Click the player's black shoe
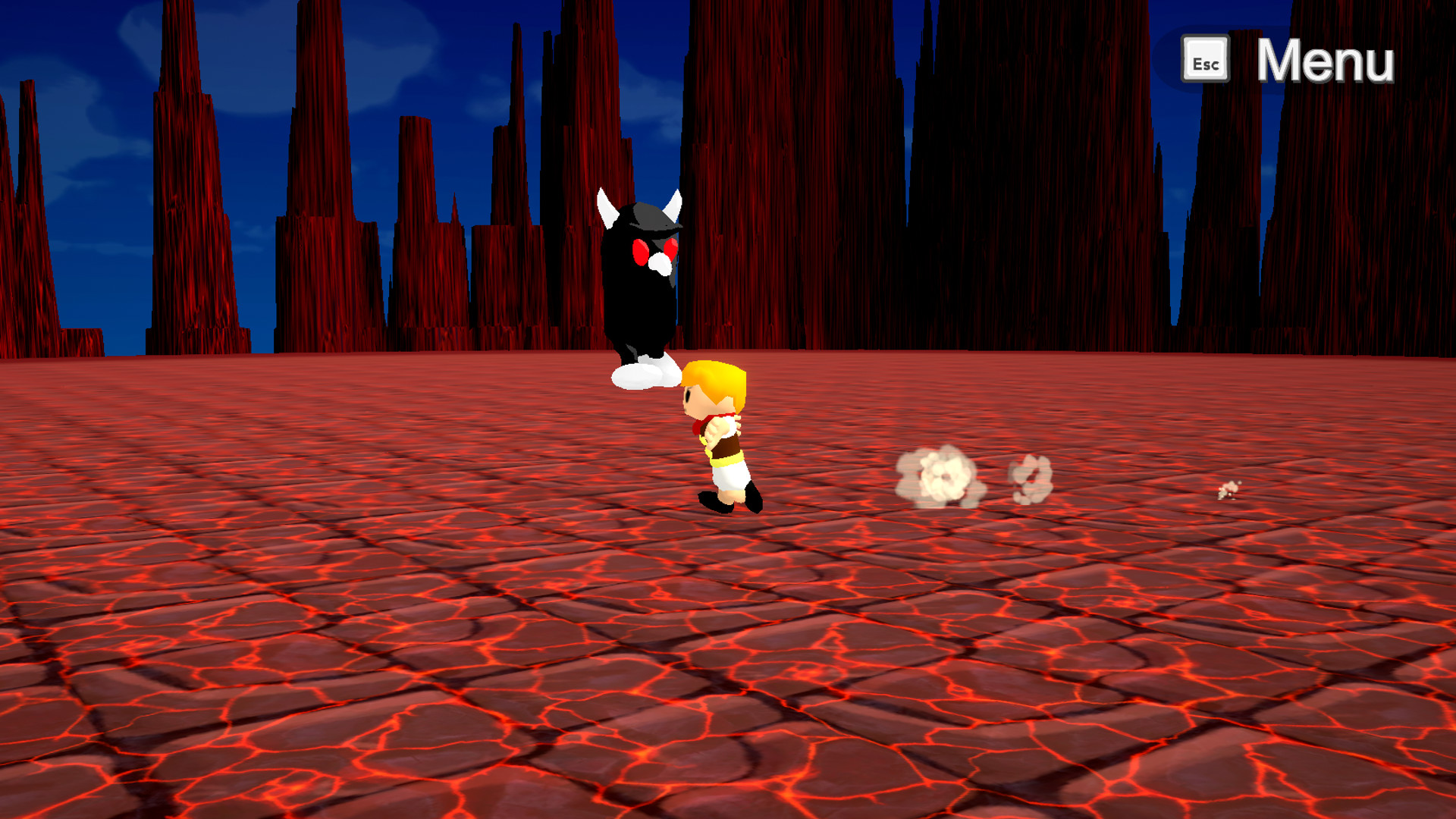This screenshot has height=819, width=1456. point(717,503)
